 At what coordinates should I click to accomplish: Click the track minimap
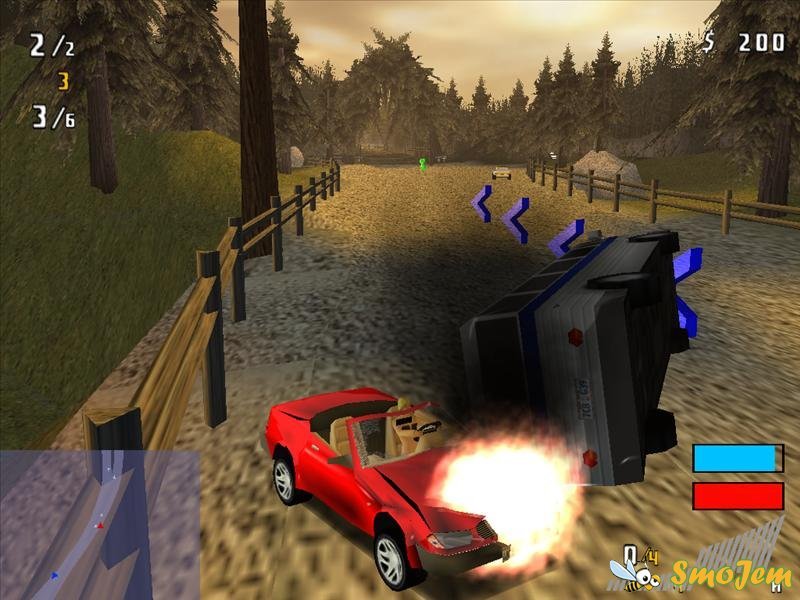point(99,524)
